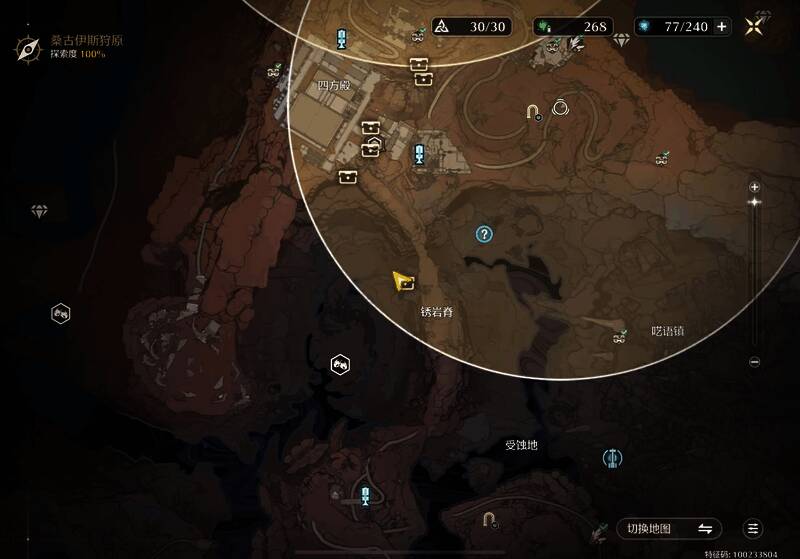Open the compass exploration progress icon
The width and height of the screenshot is (800, 559).
pos(29,46)
